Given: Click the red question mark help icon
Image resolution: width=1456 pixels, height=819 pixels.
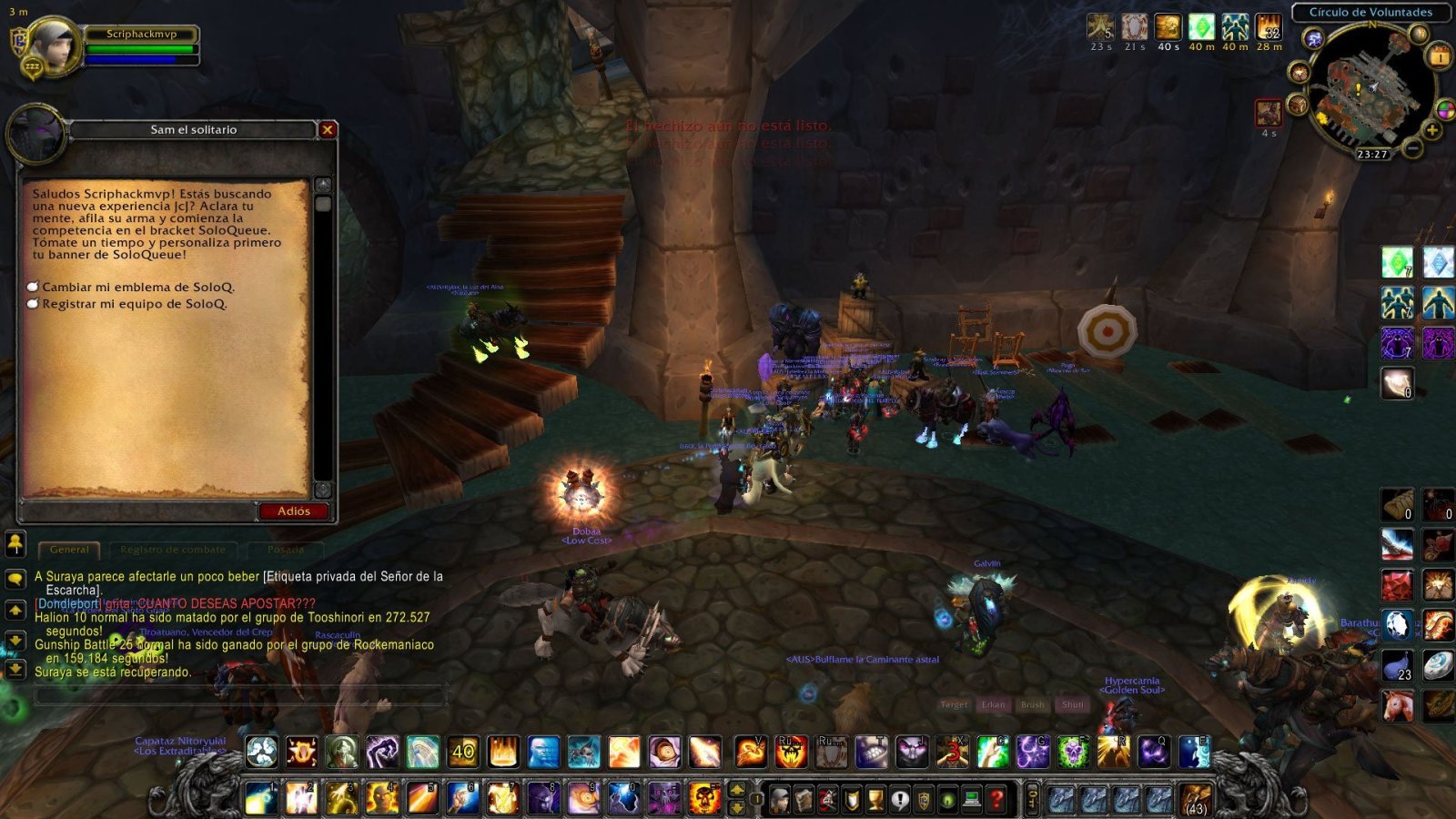Looking at the screenshot, I should point(998,797).
